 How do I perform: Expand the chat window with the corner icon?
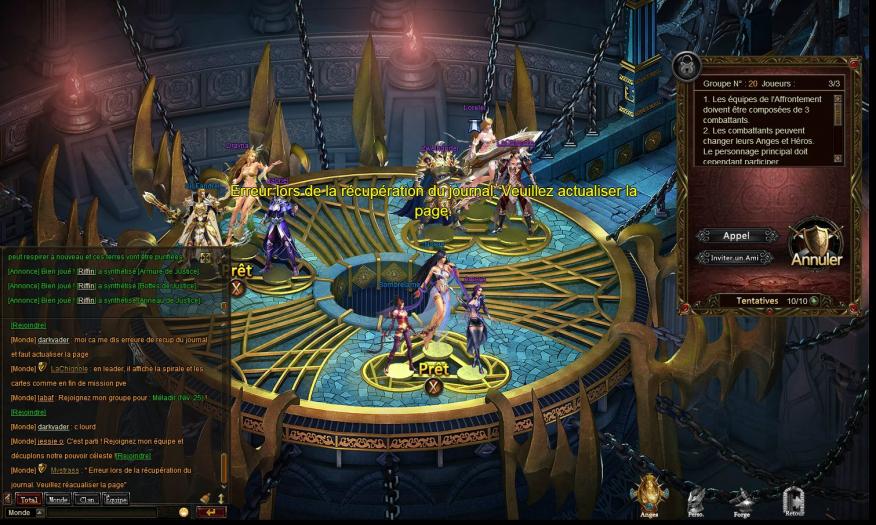point(205,257)
